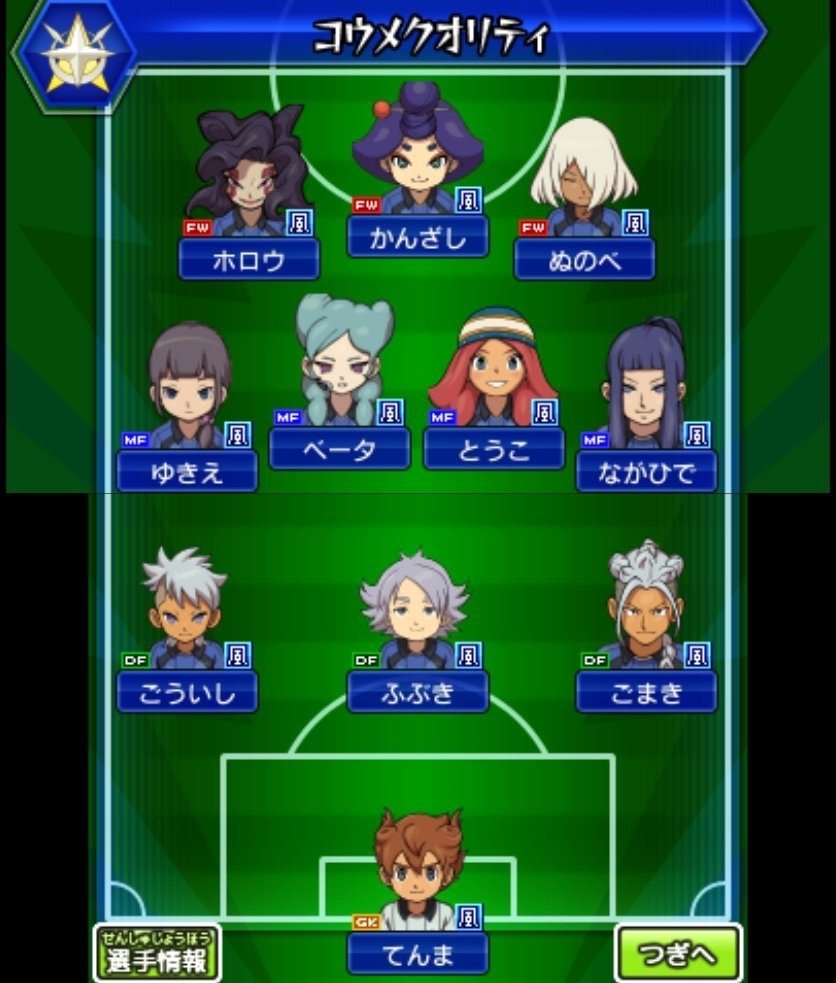Select midfielder ながひで
The width and height of the screenshot is (836, 983).
(646, 471)
